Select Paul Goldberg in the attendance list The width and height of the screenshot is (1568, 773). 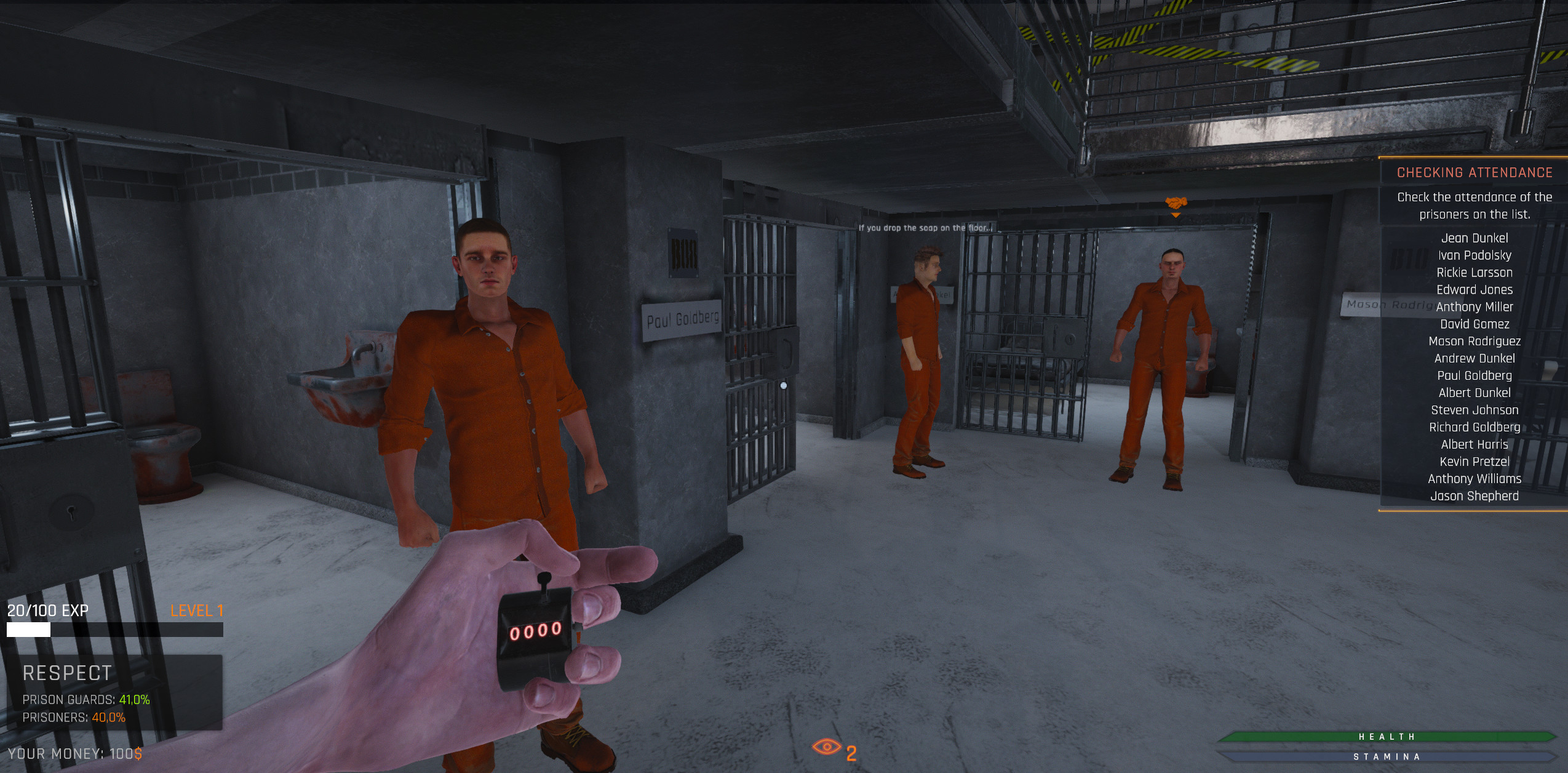pyautogui.click(x=1474, y=376)
